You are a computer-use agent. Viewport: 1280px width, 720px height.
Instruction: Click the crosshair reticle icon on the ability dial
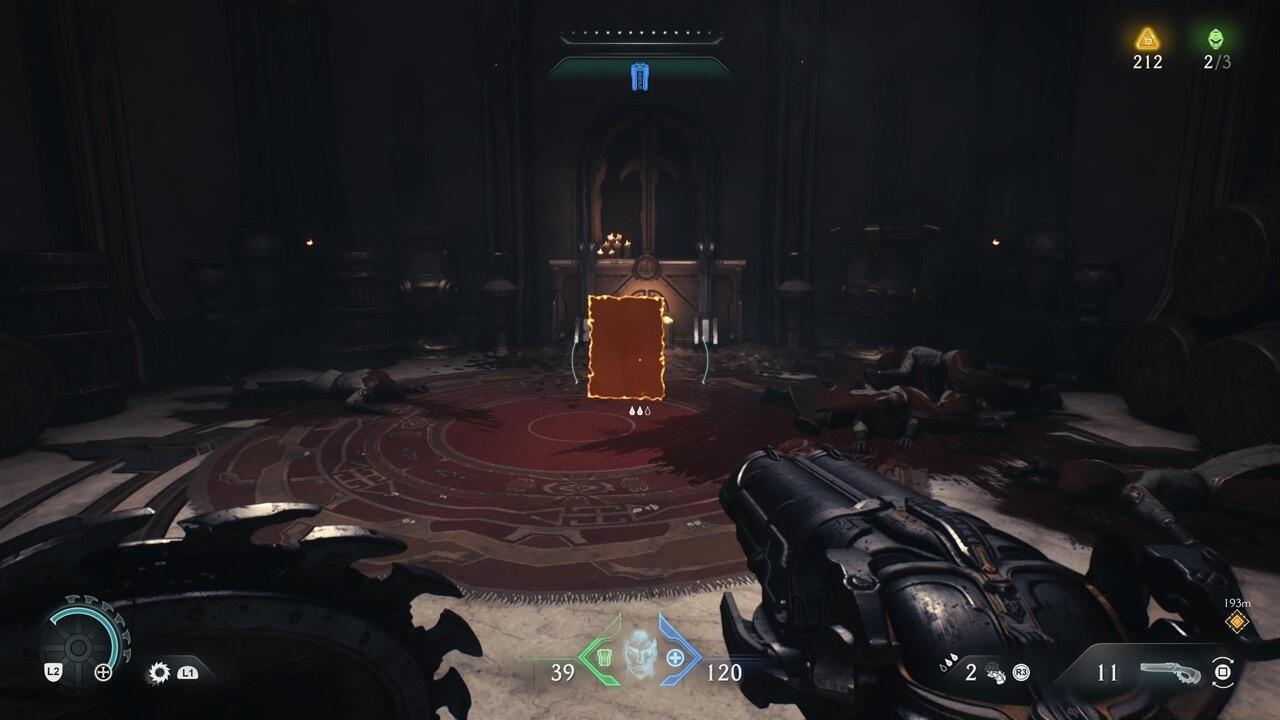pyautogui.click(x=103, y=672)
